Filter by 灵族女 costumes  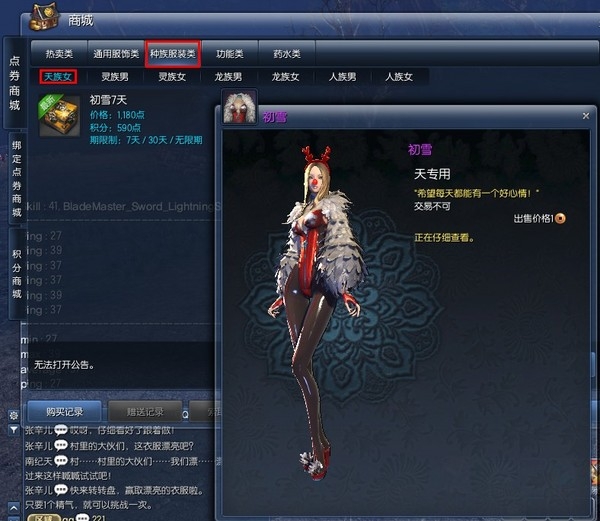click(x=172, y=76)
